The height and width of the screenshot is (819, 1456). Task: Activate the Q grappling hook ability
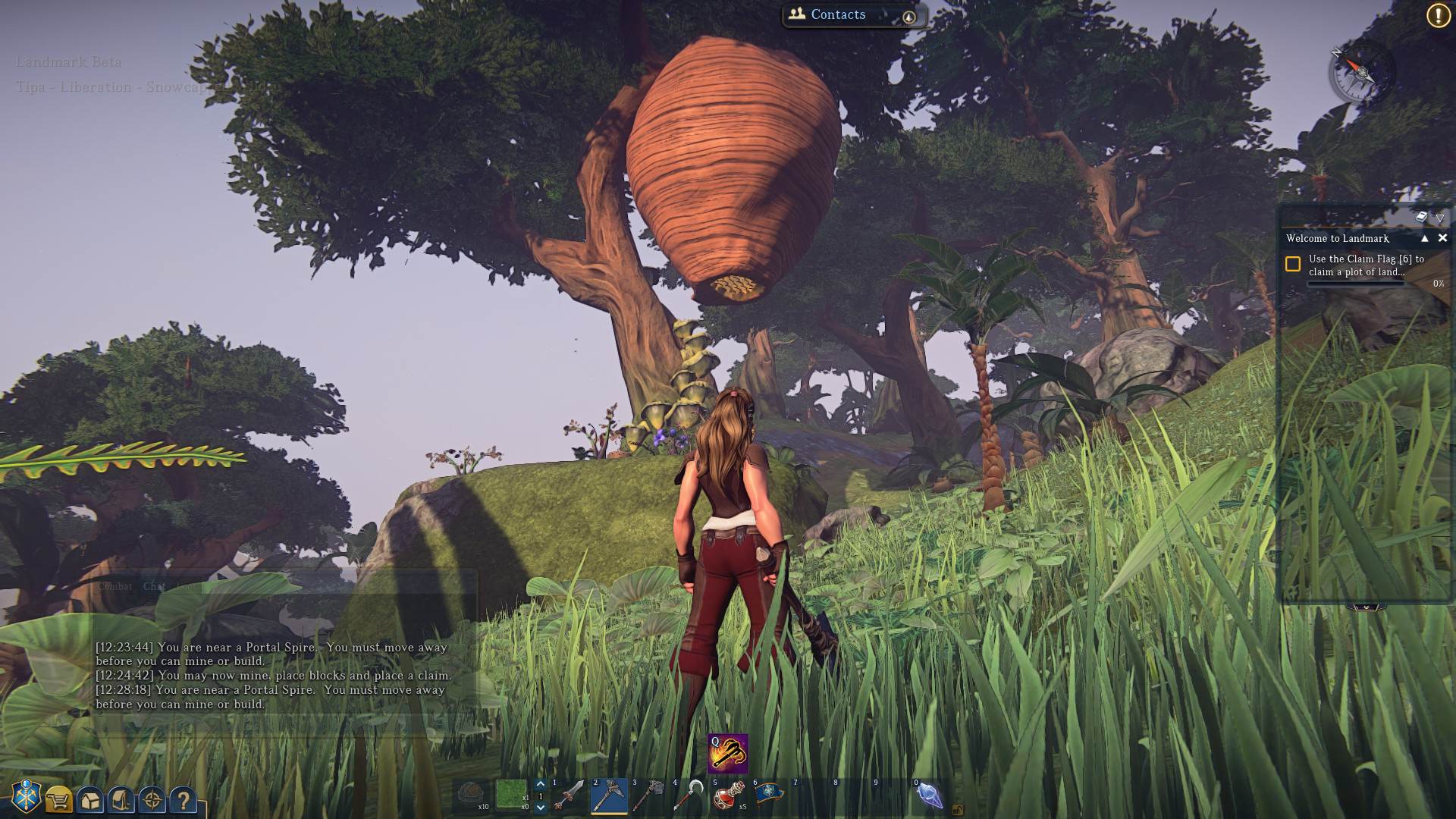pyautogui.click(x=728, y=753)
